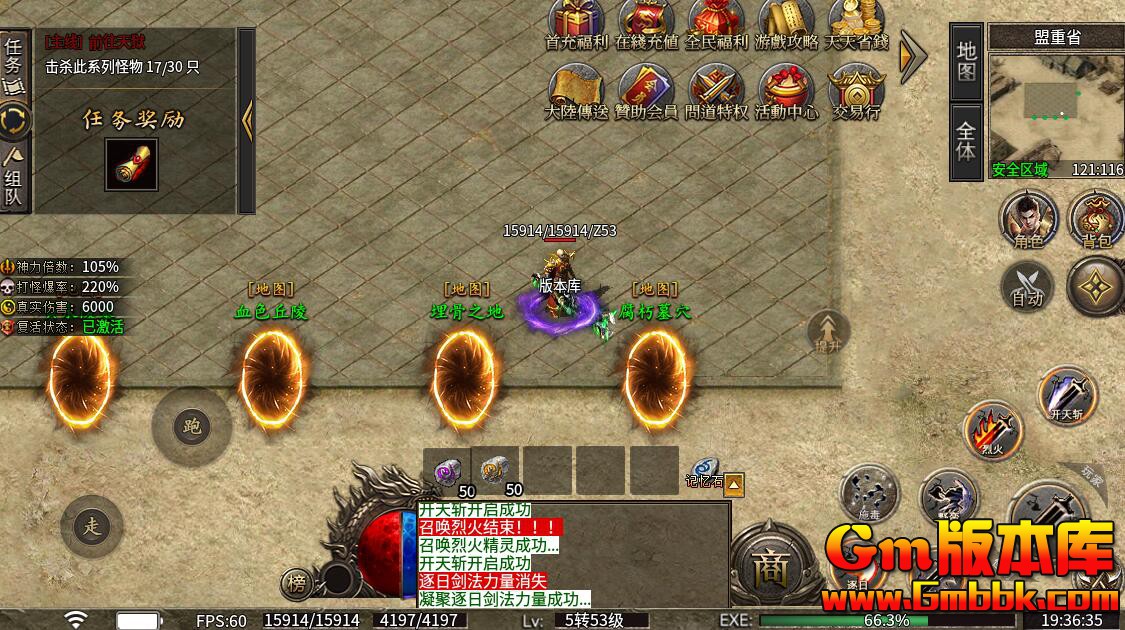
Task: Open the 地图 map button
Action: click(966, 61)
